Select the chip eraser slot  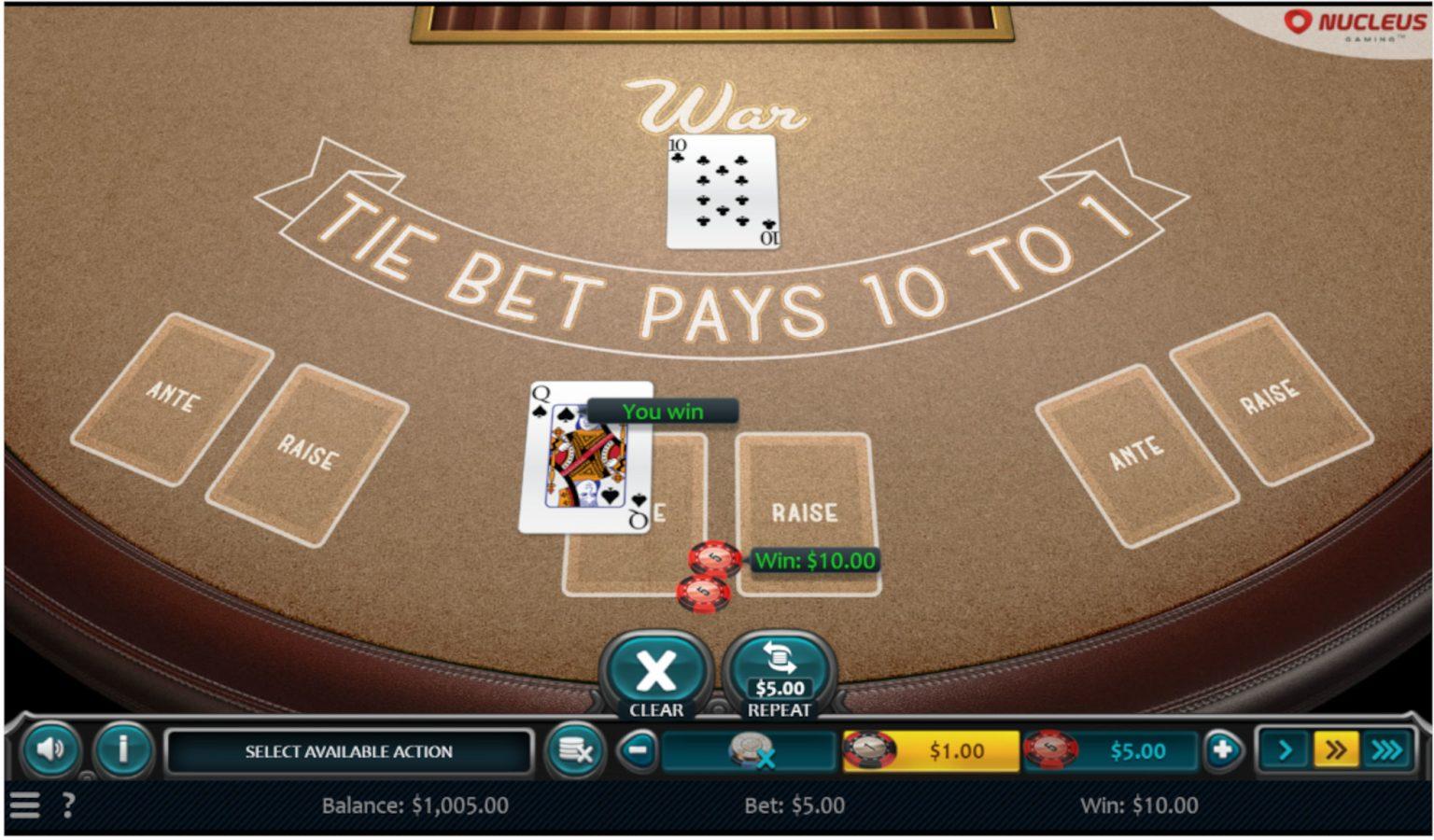[749, 750]
